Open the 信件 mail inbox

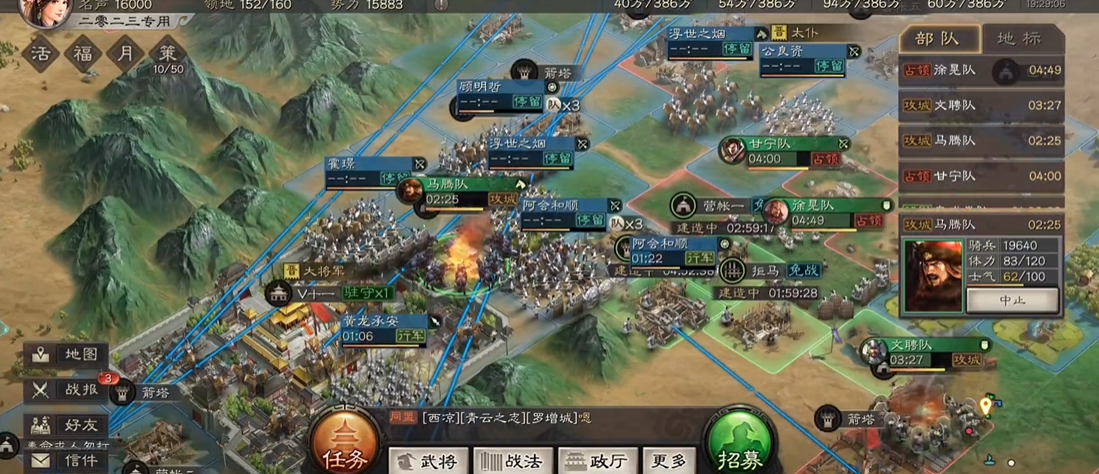point(66,460)
